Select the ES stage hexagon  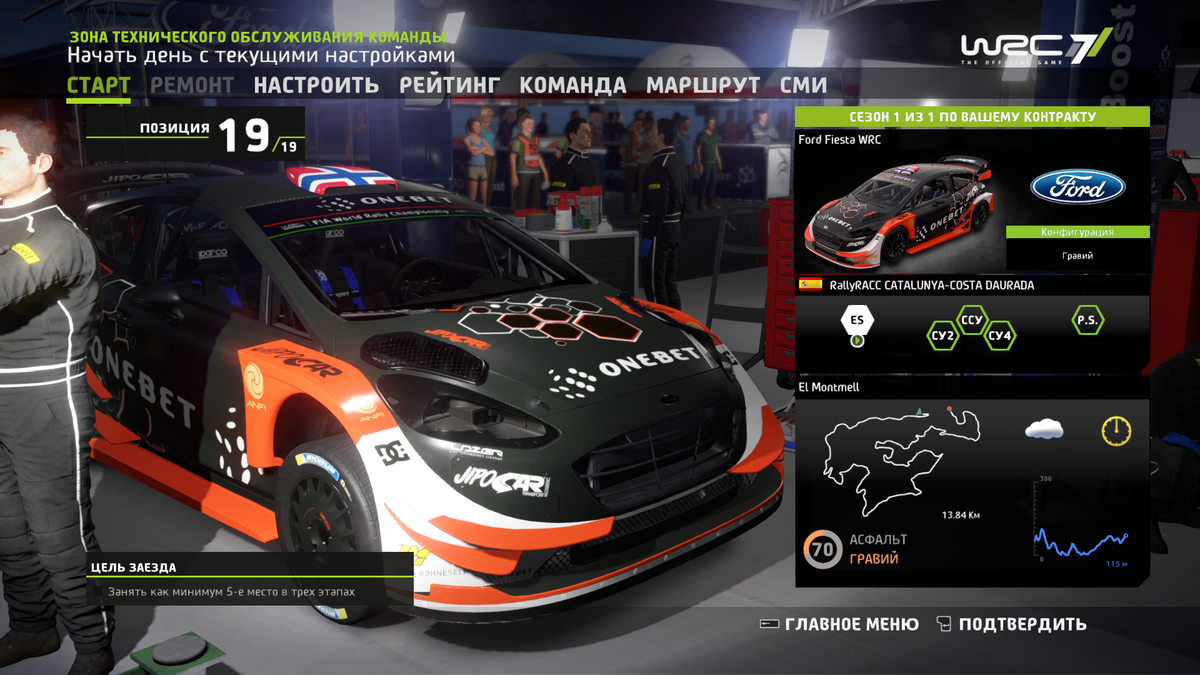(x=857, y=321)
